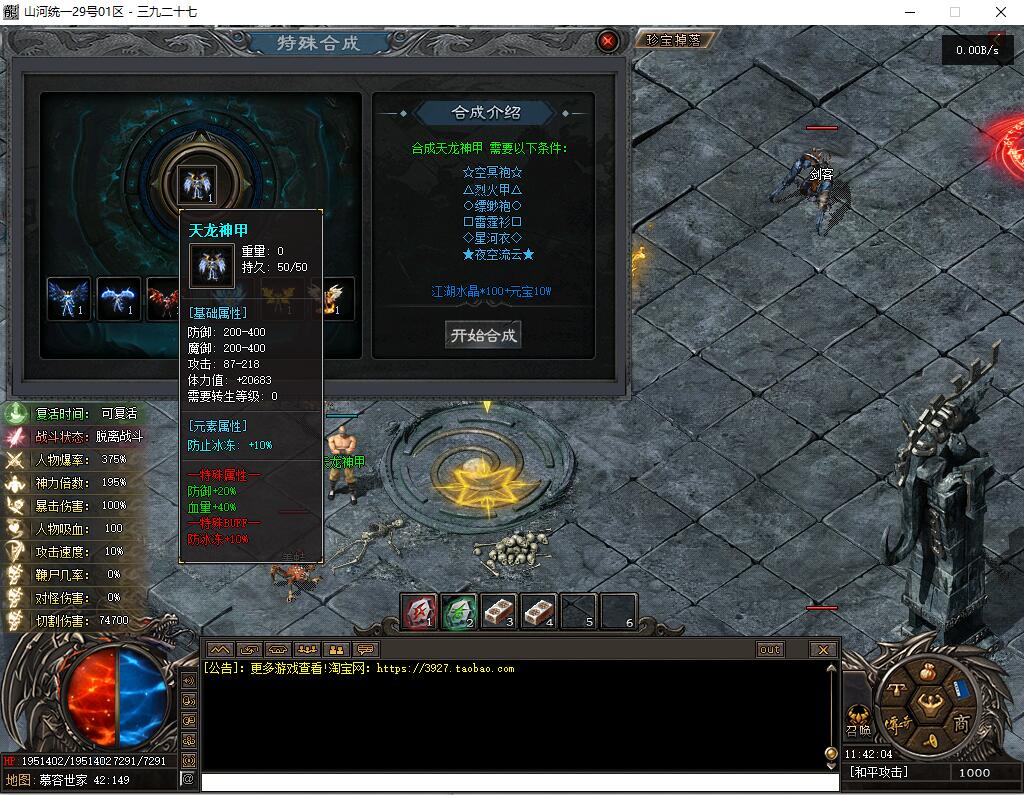Open the skills book icon in the wheel

pos(959,688)
